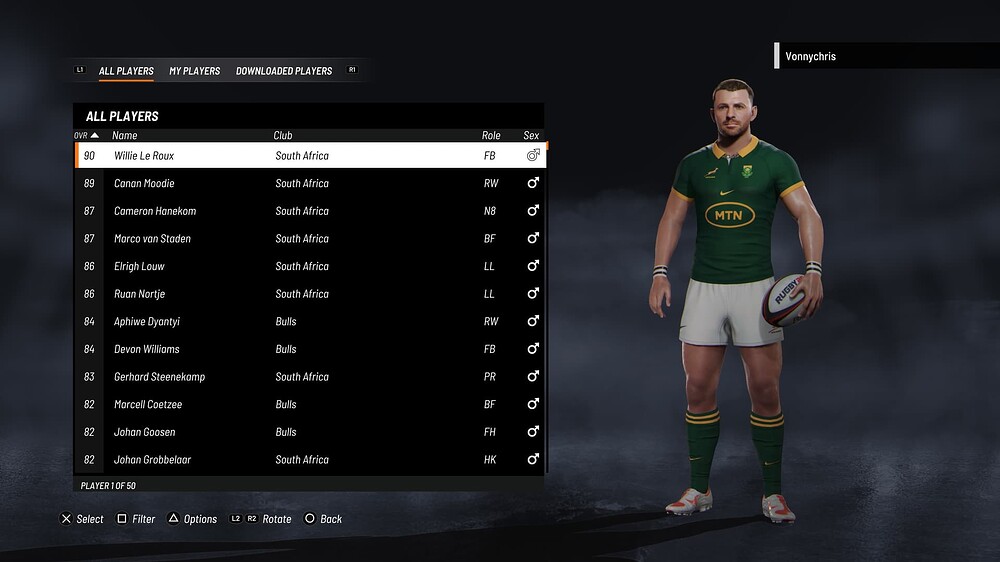Choose Gerhard Steenekamp entry
The image size is (1000, 562).
pos(310,377)
